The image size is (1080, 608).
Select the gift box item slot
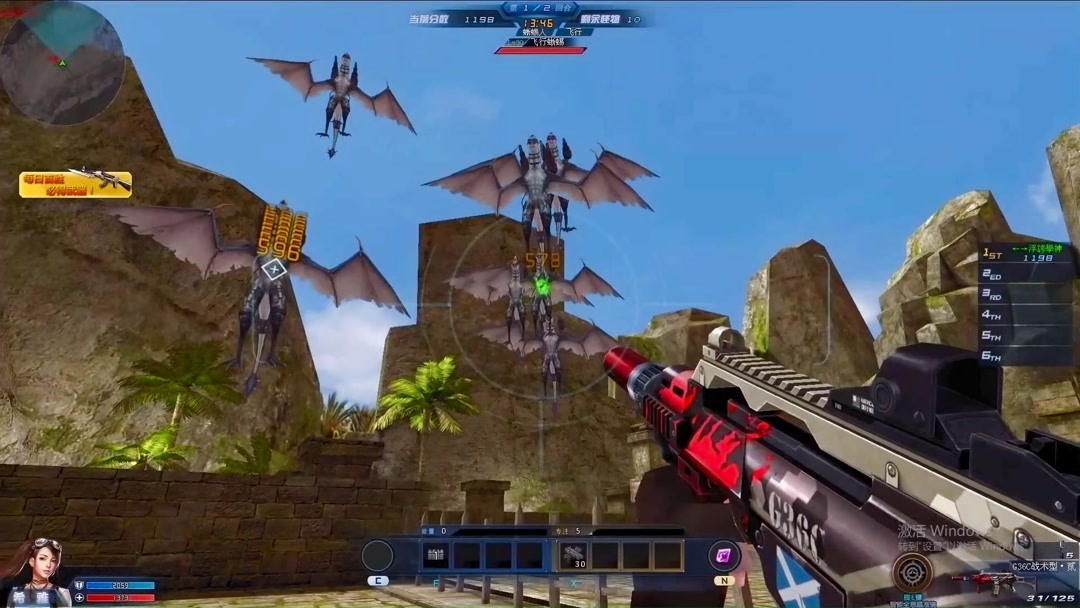435,555
